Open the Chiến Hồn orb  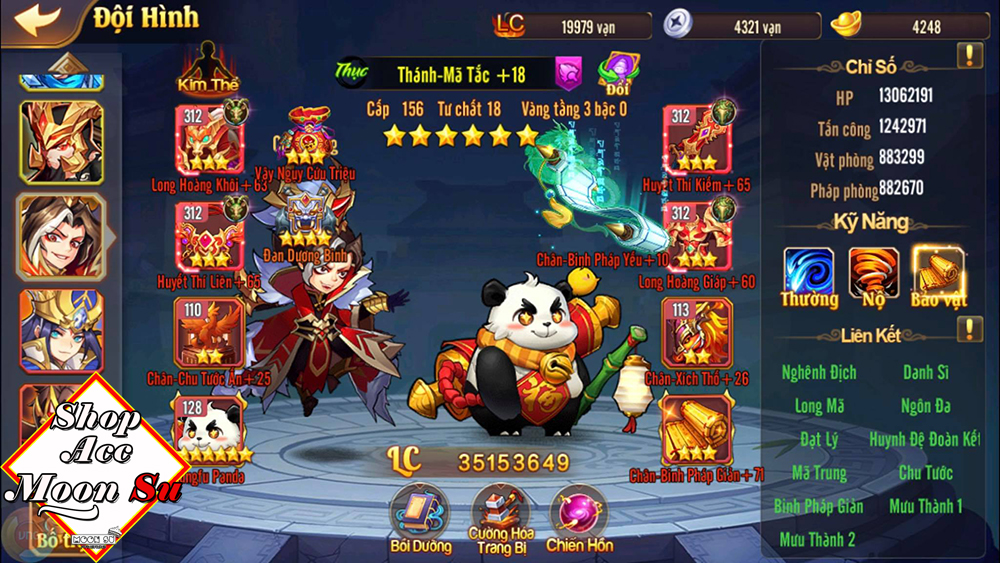tap(578, 512)
